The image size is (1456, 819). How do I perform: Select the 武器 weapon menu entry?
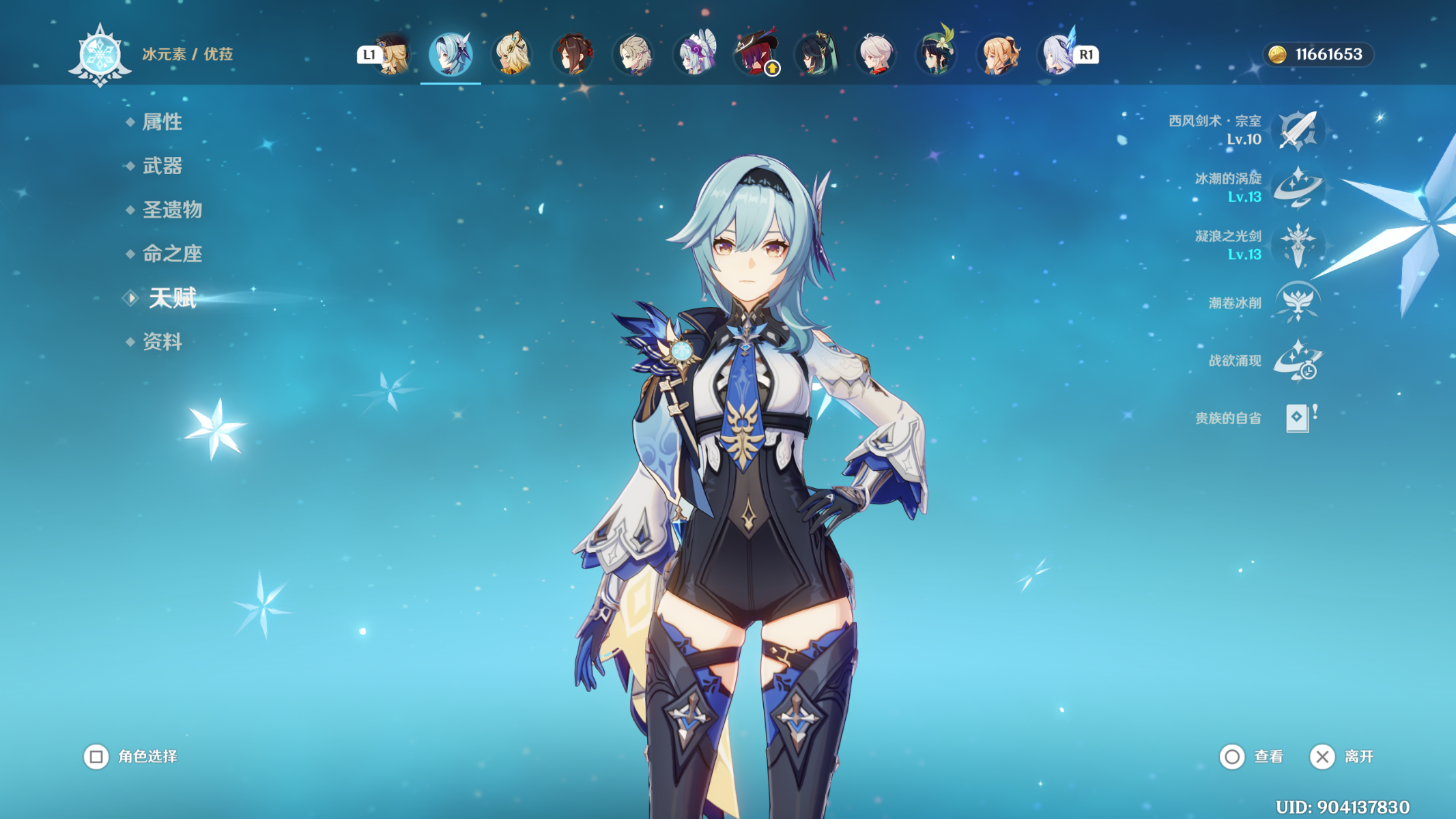[x=162, y=166]
